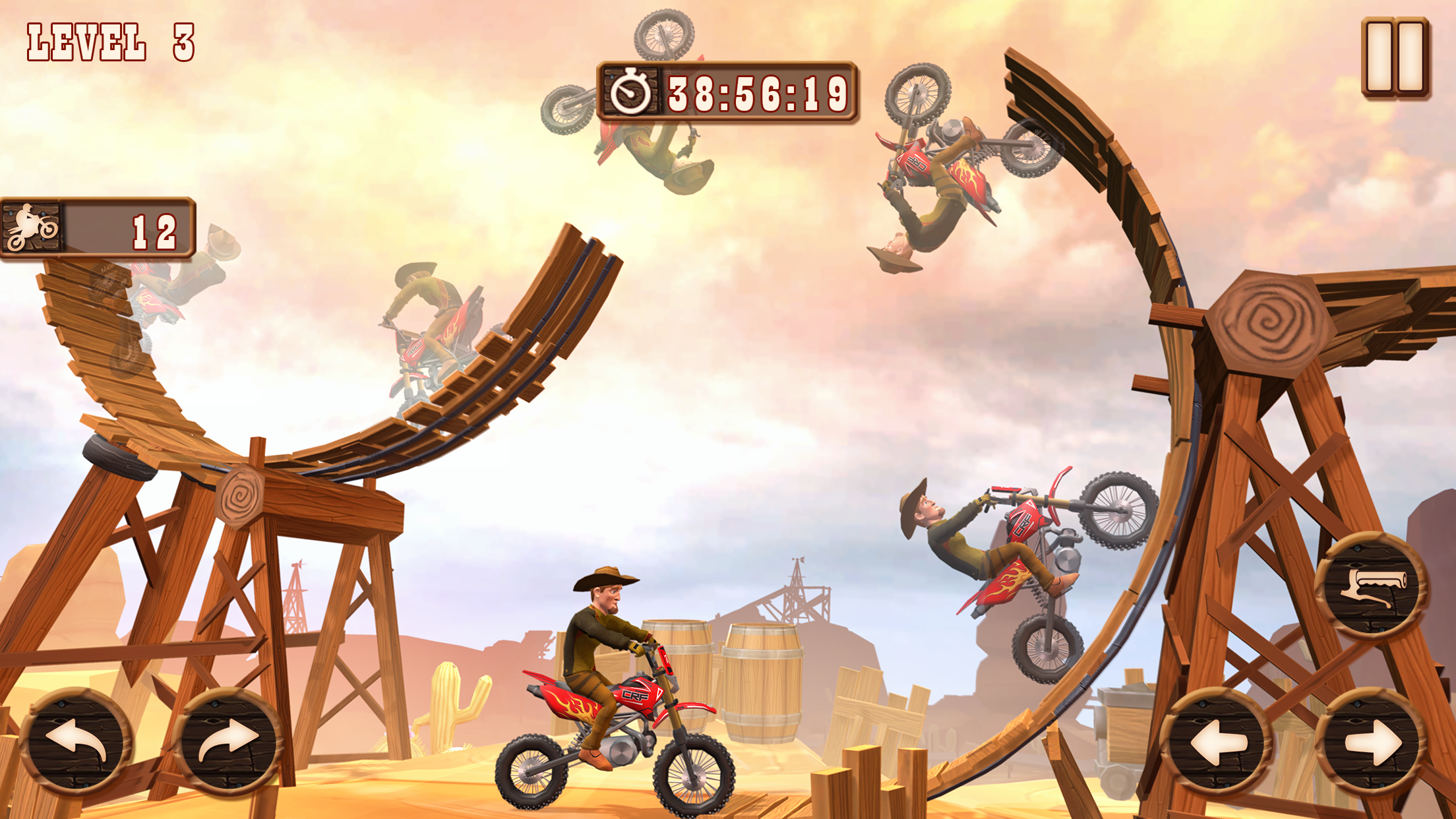Viewport: 1456px width, 819px height.
Task: Tap the curved left tilt-back arrow
Action: (x=76, y=742)
